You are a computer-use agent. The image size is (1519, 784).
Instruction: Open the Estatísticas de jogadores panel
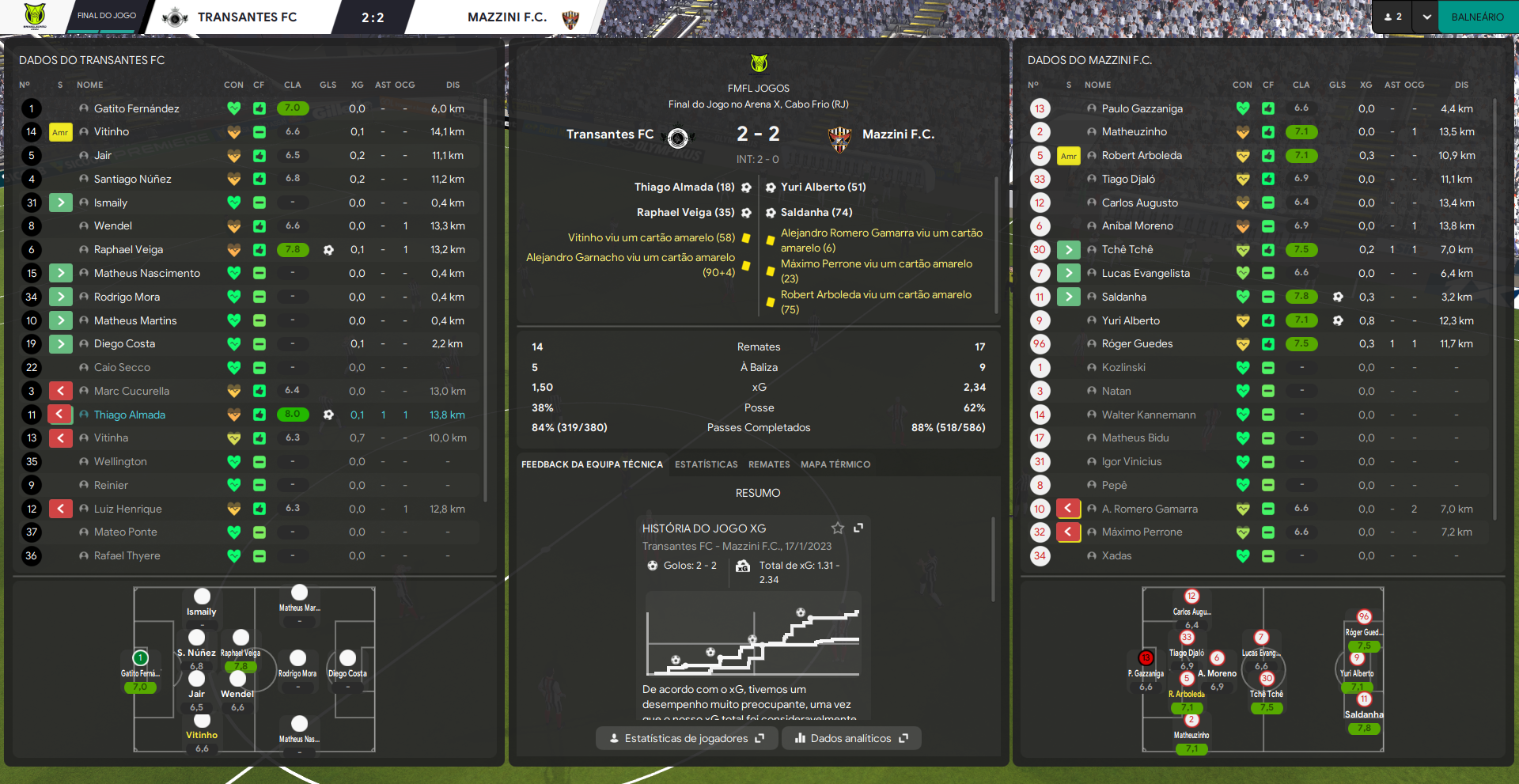coord(686,738)
